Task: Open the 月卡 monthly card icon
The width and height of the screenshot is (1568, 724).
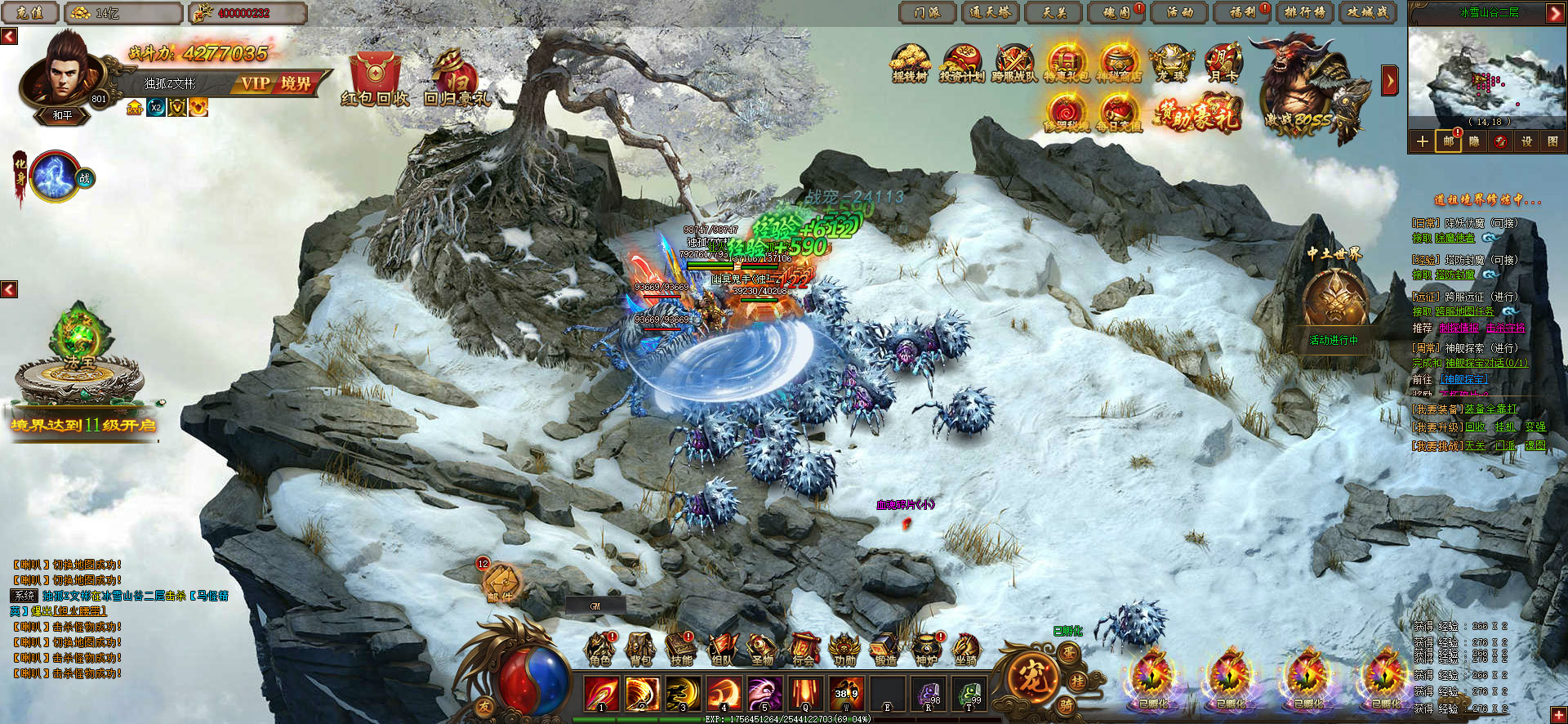Action: [1223, 64]
